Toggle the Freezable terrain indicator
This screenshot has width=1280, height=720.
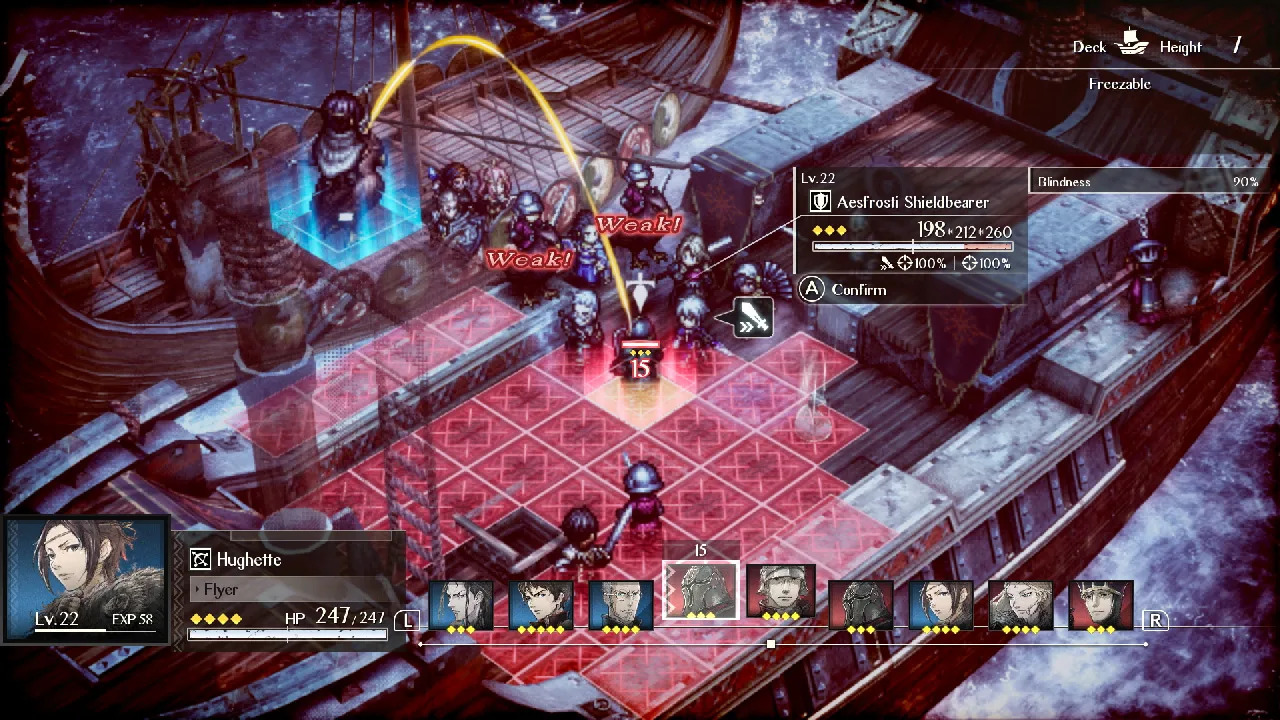click(1119, 84)
